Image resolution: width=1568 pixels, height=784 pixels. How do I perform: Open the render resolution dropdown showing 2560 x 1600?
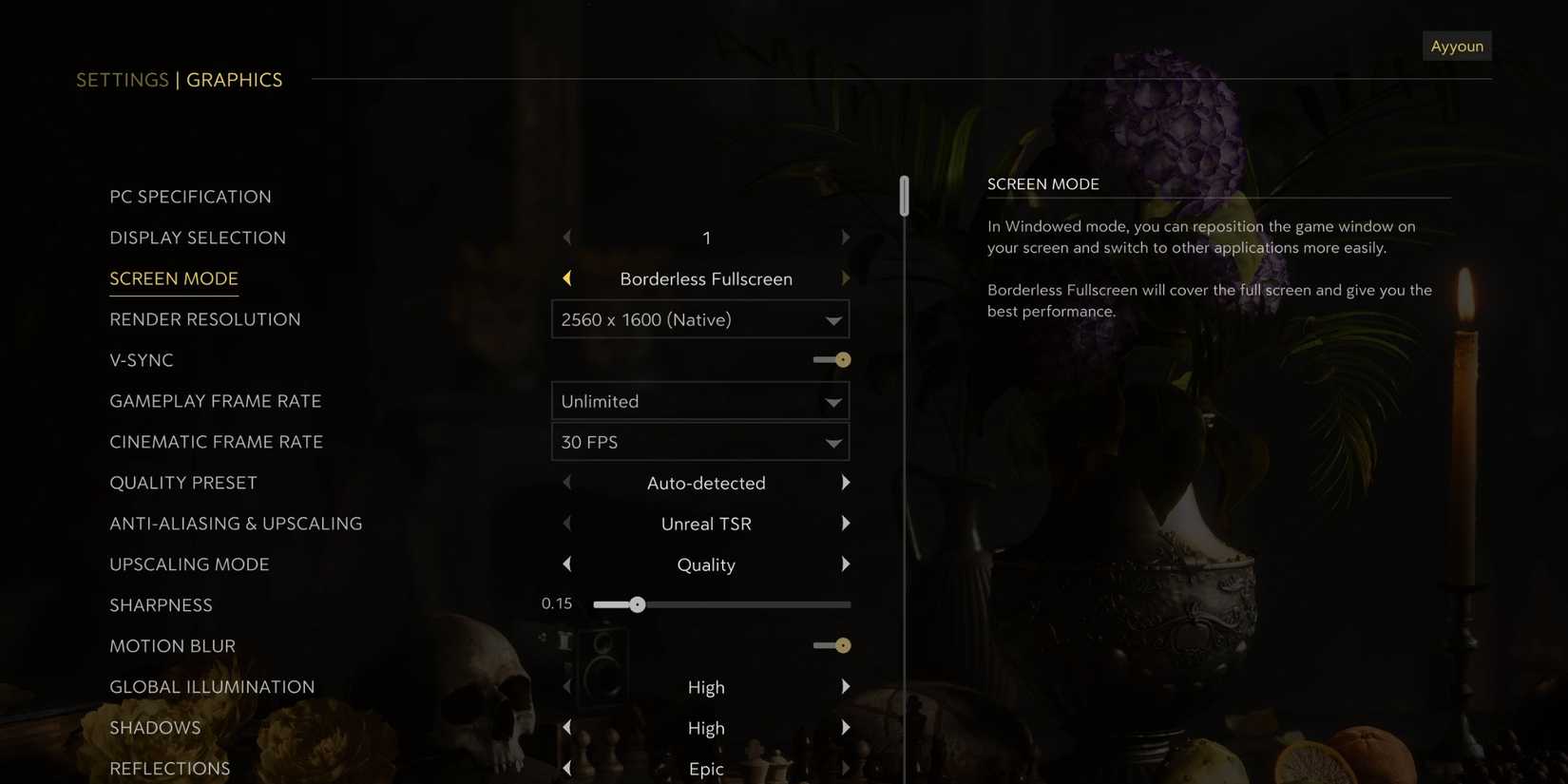click(x=700, y=319)
